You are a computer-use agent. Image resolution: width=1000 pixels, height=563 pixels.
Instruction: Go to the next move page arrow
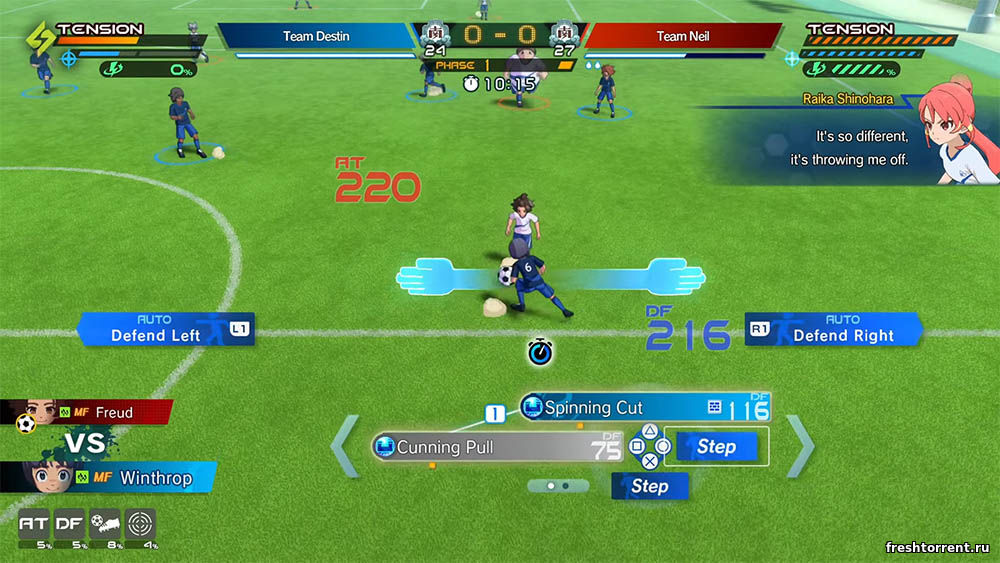click(x=800, y=446)
